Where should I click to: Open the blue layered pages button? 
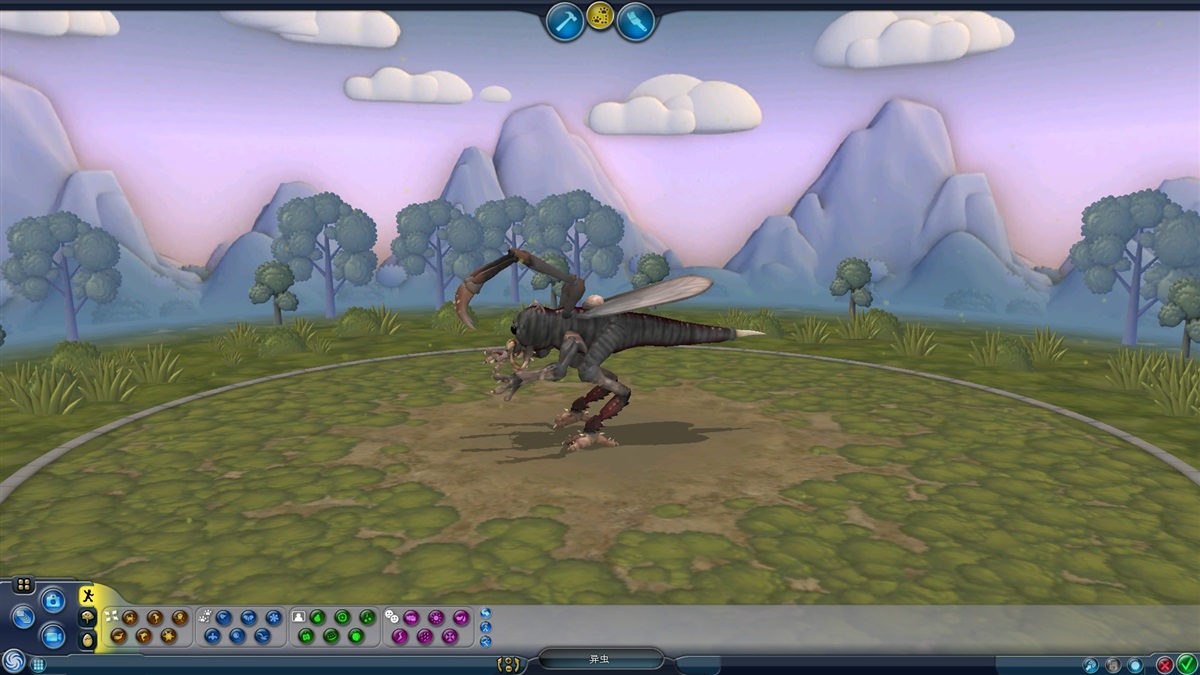(22, 617)
